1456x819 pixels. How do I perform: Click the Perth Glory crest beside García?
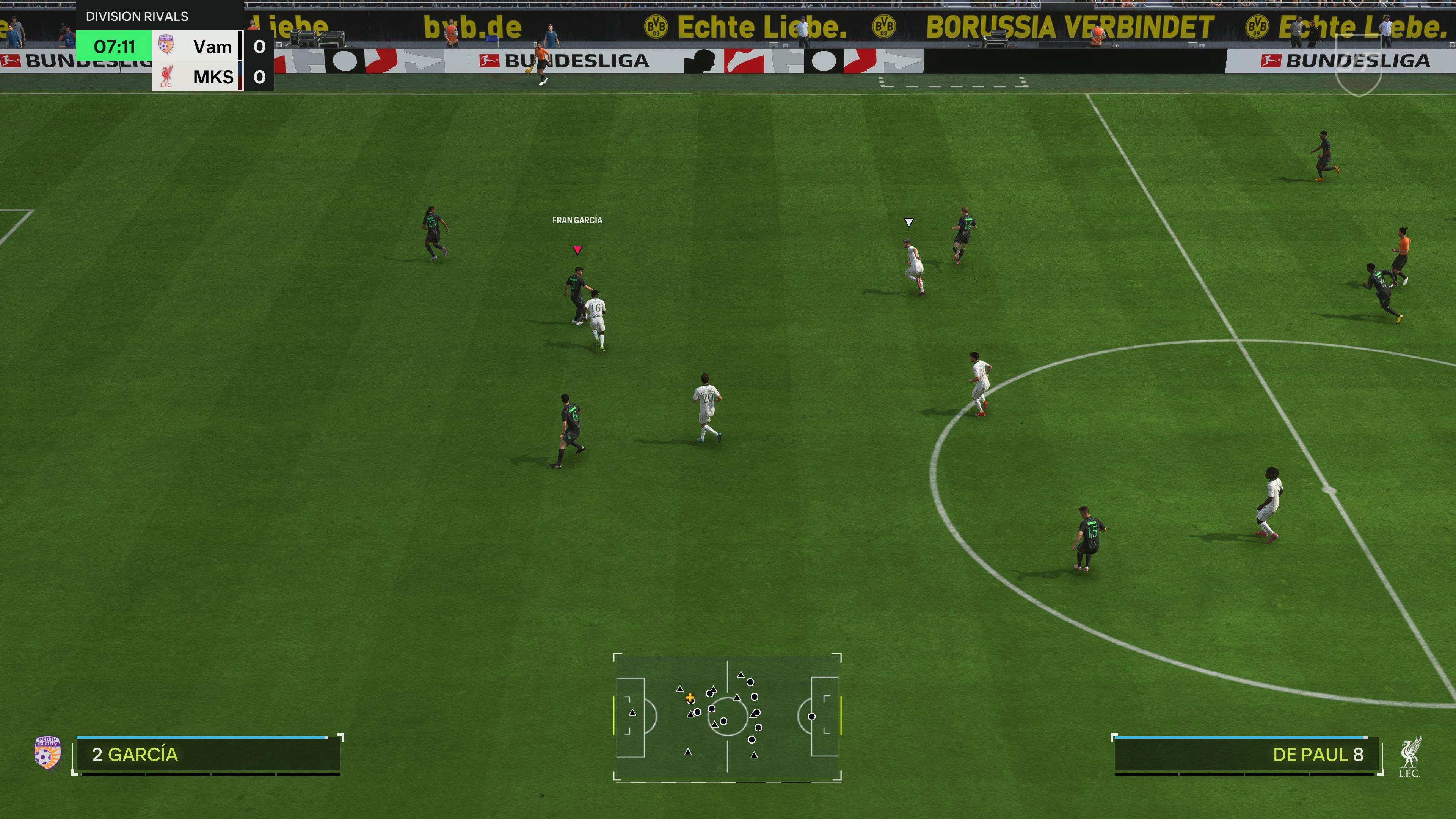tap(47, 752)
